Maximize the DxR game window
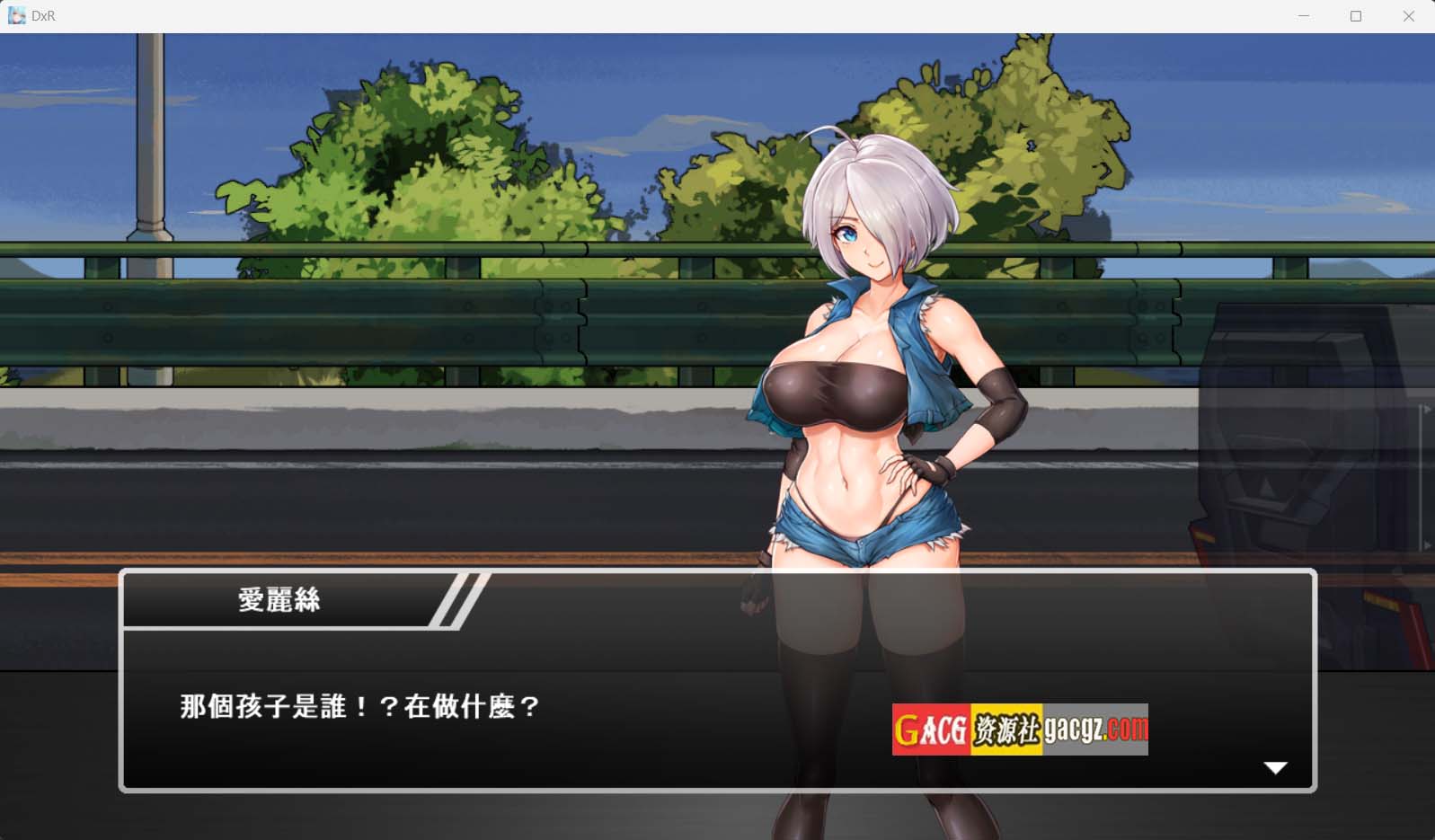1435x840 pixels. pos(1356,16)
